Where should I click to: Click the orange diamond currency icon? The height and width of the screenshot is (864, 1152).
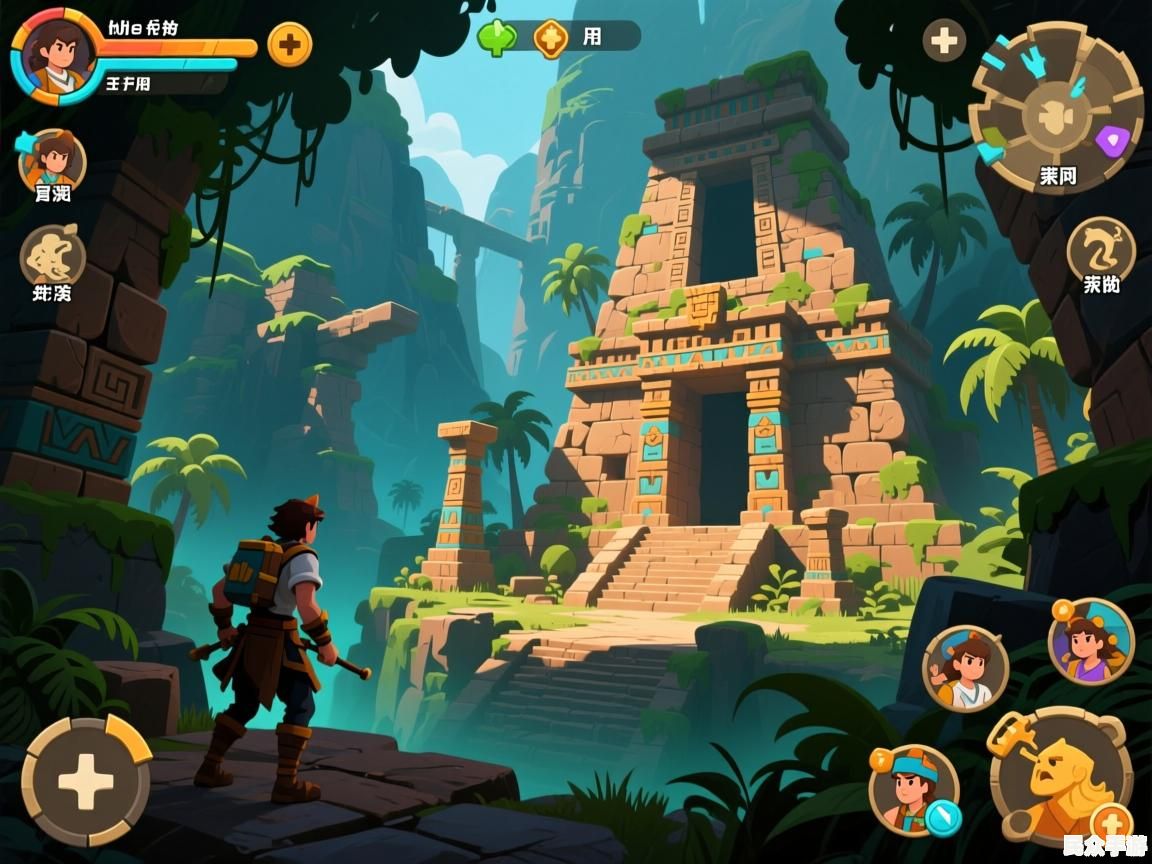coord(550,38)
